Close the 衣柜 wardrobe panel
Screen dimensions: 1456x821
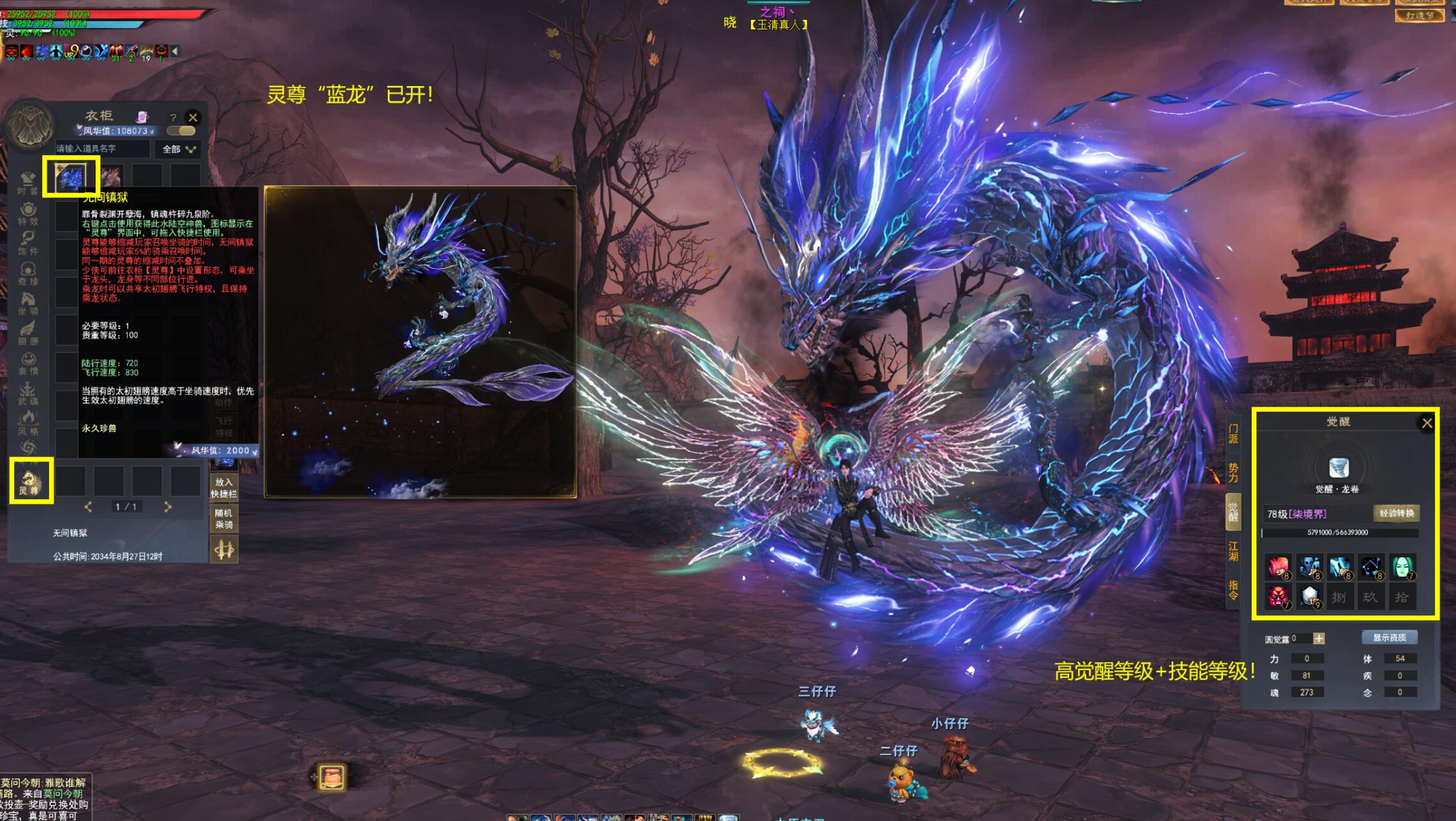pyautogui.click(x=193, y=117)
